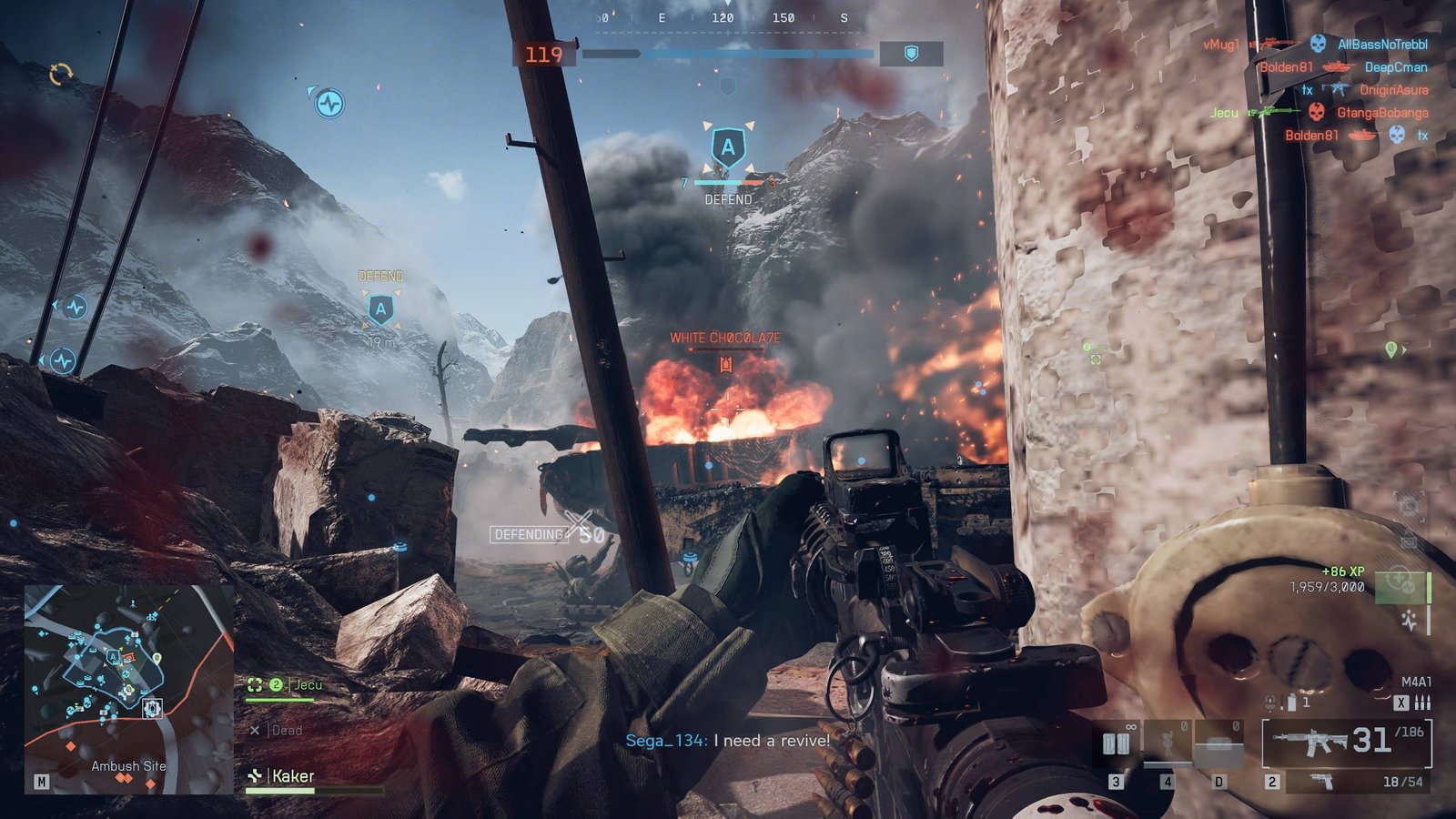Click the AllBassNoTrebbl kill feed entry
Screen dimensions: 1456x819
pos(1381,44)
